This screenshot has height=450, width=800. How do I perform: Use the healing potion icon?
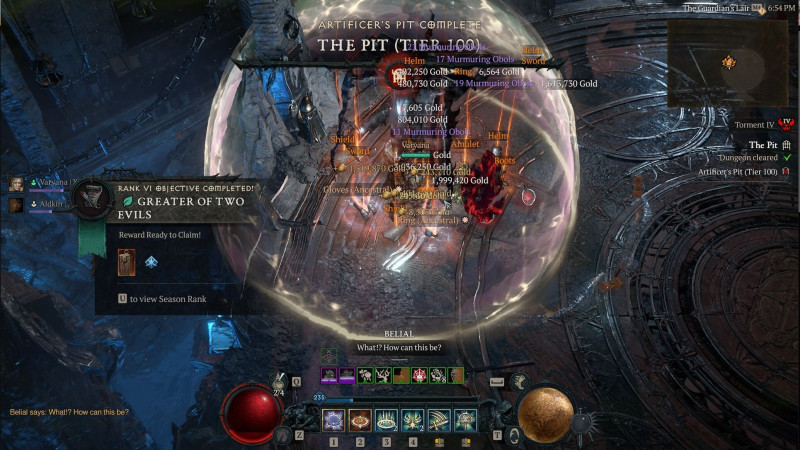(280, 381)
